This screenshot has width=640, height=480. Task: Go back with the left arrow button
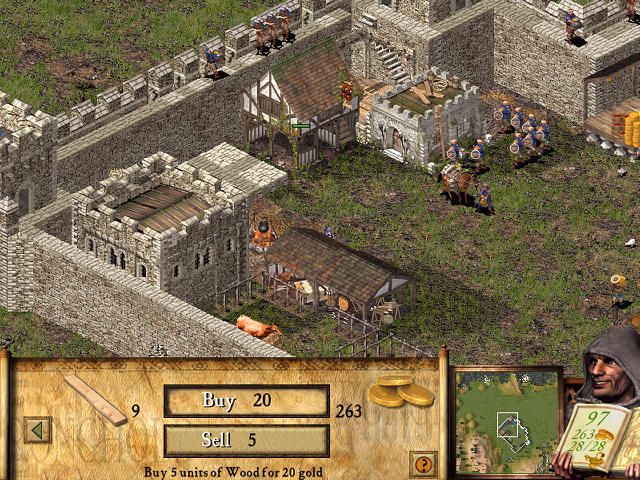(39, 430)
